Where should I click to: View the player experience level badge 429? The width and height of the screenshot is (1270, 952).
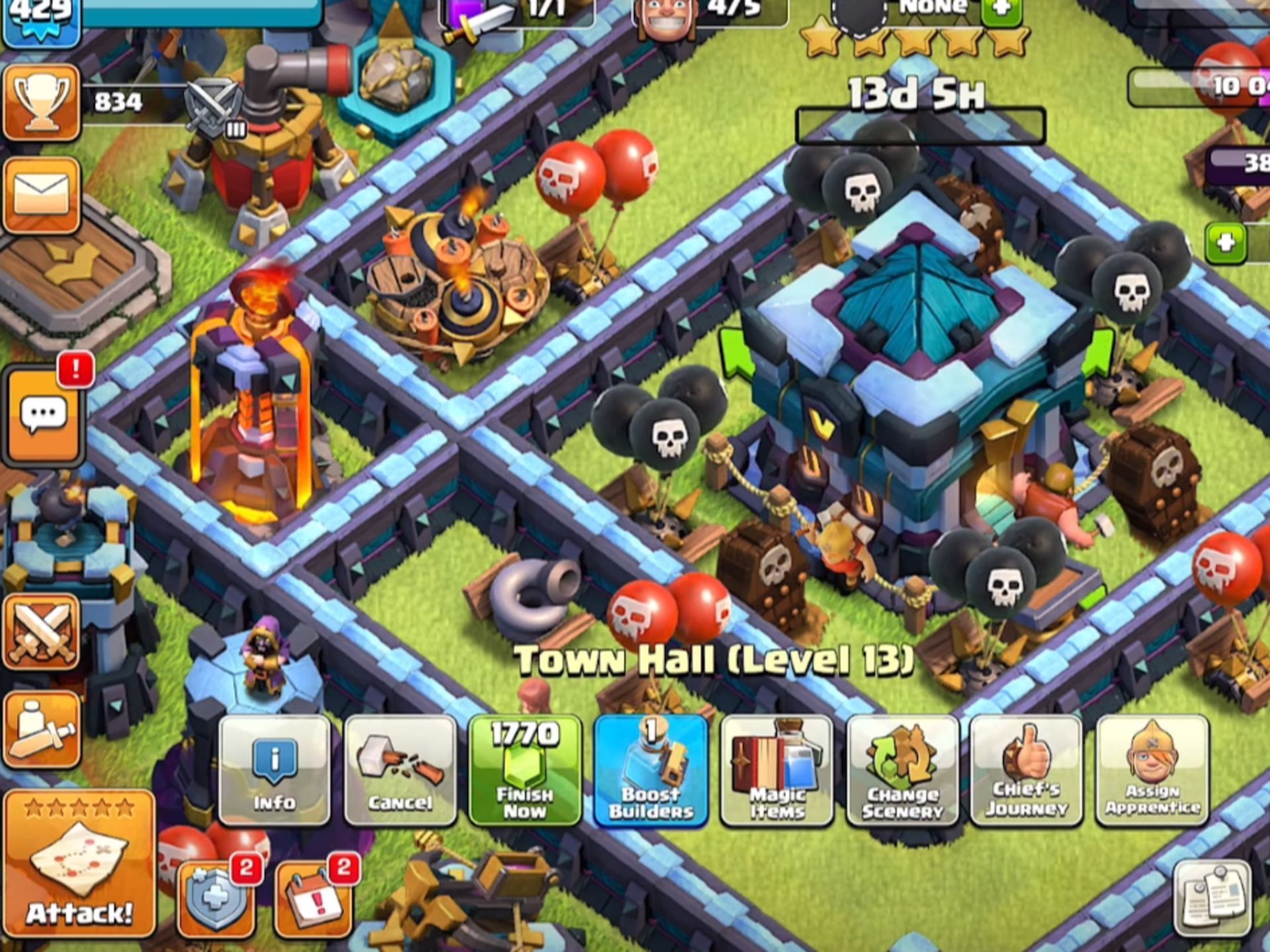(x=41, y=13)
